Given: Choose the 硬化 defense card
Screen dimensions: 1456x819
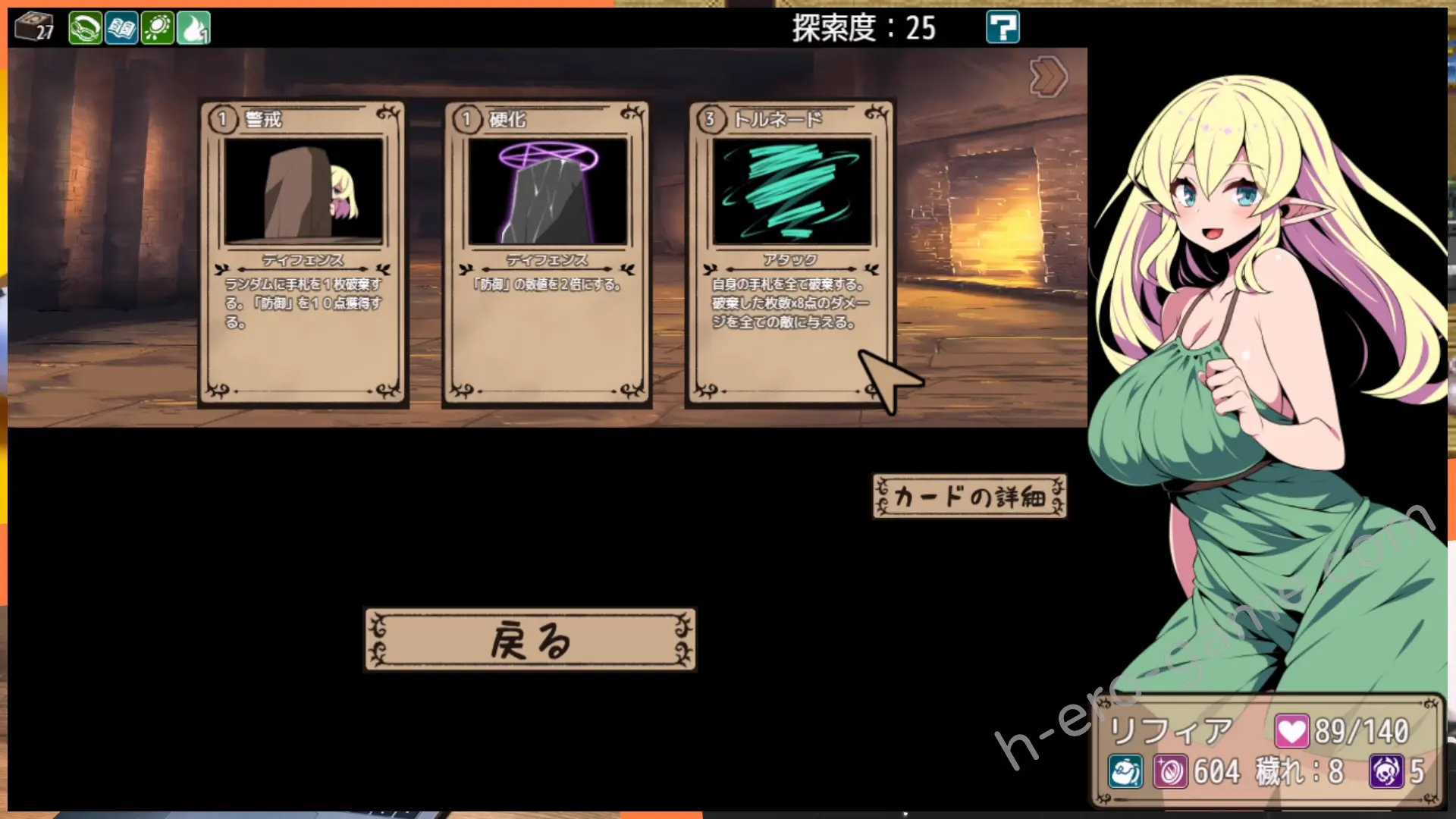Looking at the screenshot, I should (547, 254).
